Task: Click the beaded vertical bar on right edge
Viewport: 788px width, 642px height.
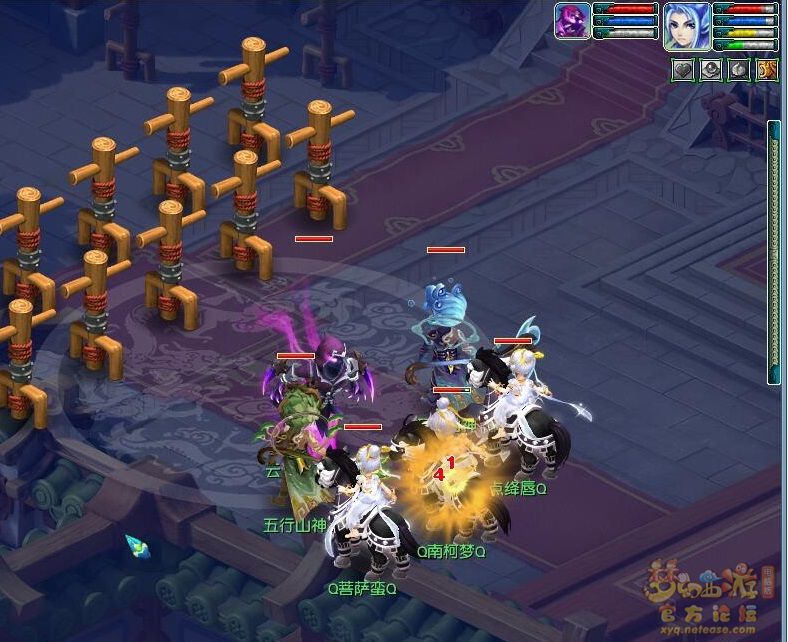Action: coord(773,252)
